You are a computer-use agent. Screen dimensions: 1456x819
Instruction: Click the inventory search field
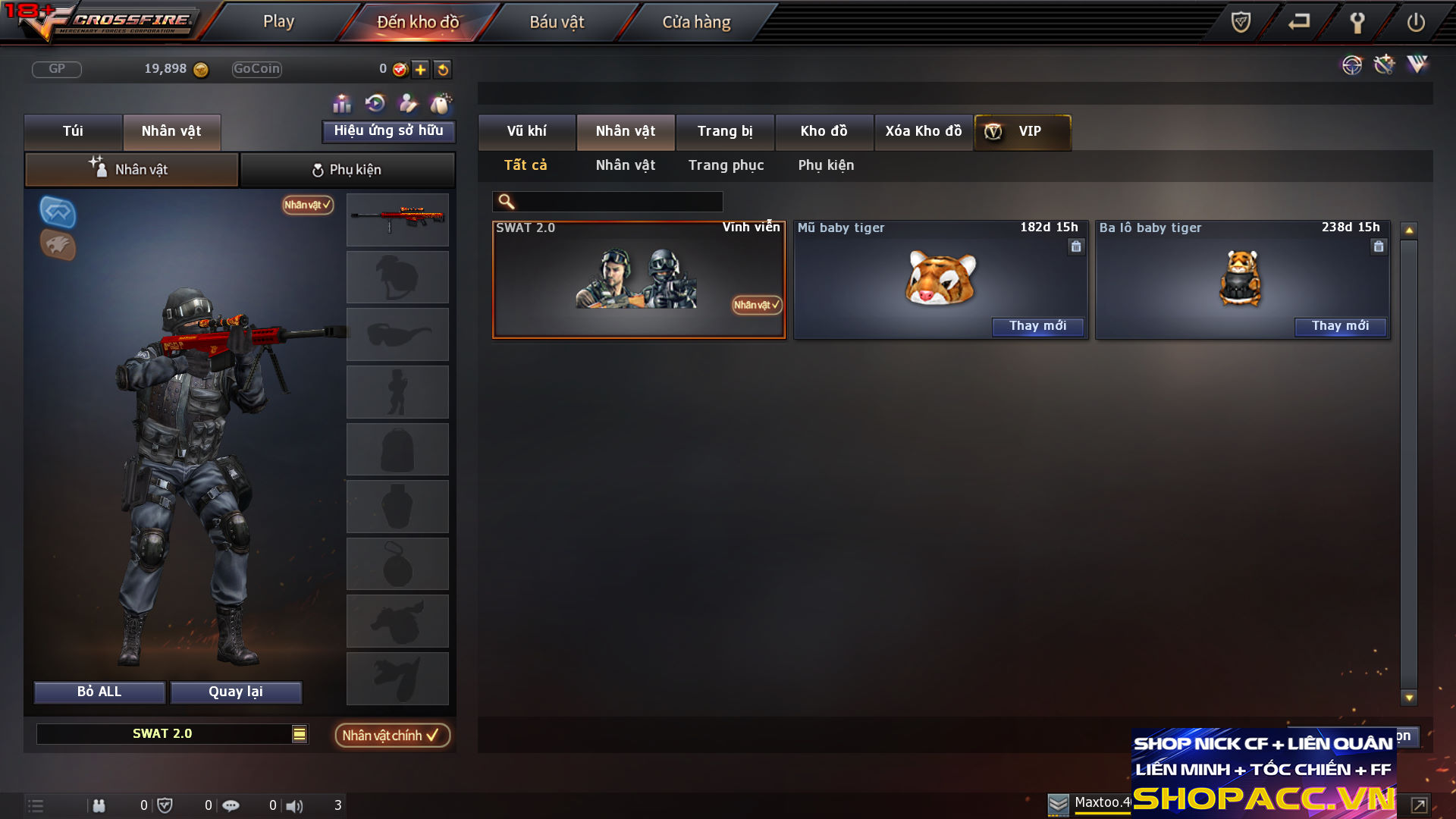tap(618, 202)
